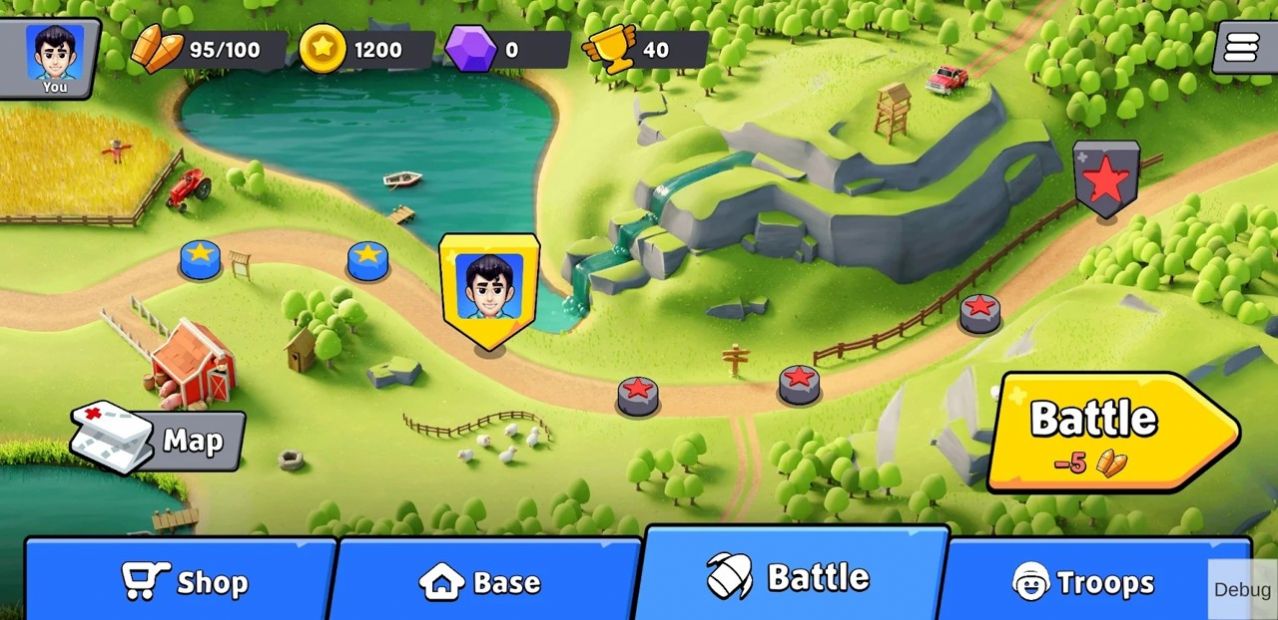Image resolution: width=1278 pixels, height=620 pixels.
Task: Select the red star shield level marker
Action: pyautogui.click(x=1106, y=178)
